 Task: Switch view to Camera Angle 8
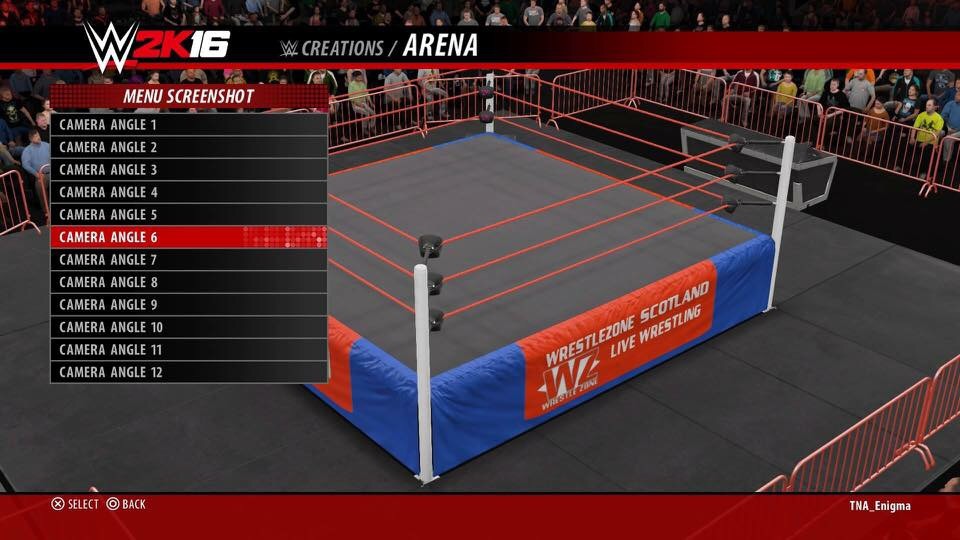tap(189, 282)
